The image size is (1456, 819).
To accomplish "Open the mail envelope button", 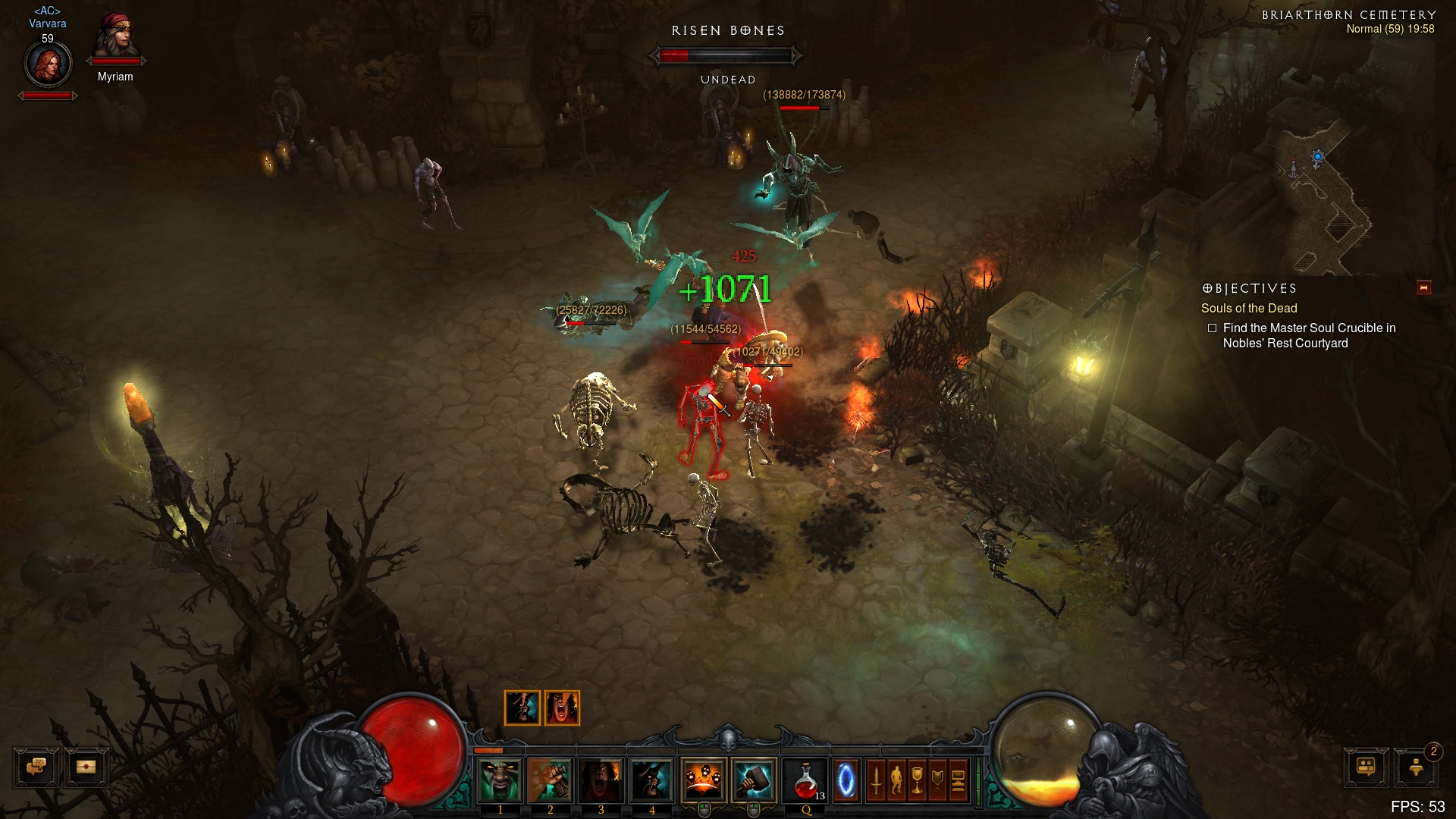I will [x=86, y=767].
